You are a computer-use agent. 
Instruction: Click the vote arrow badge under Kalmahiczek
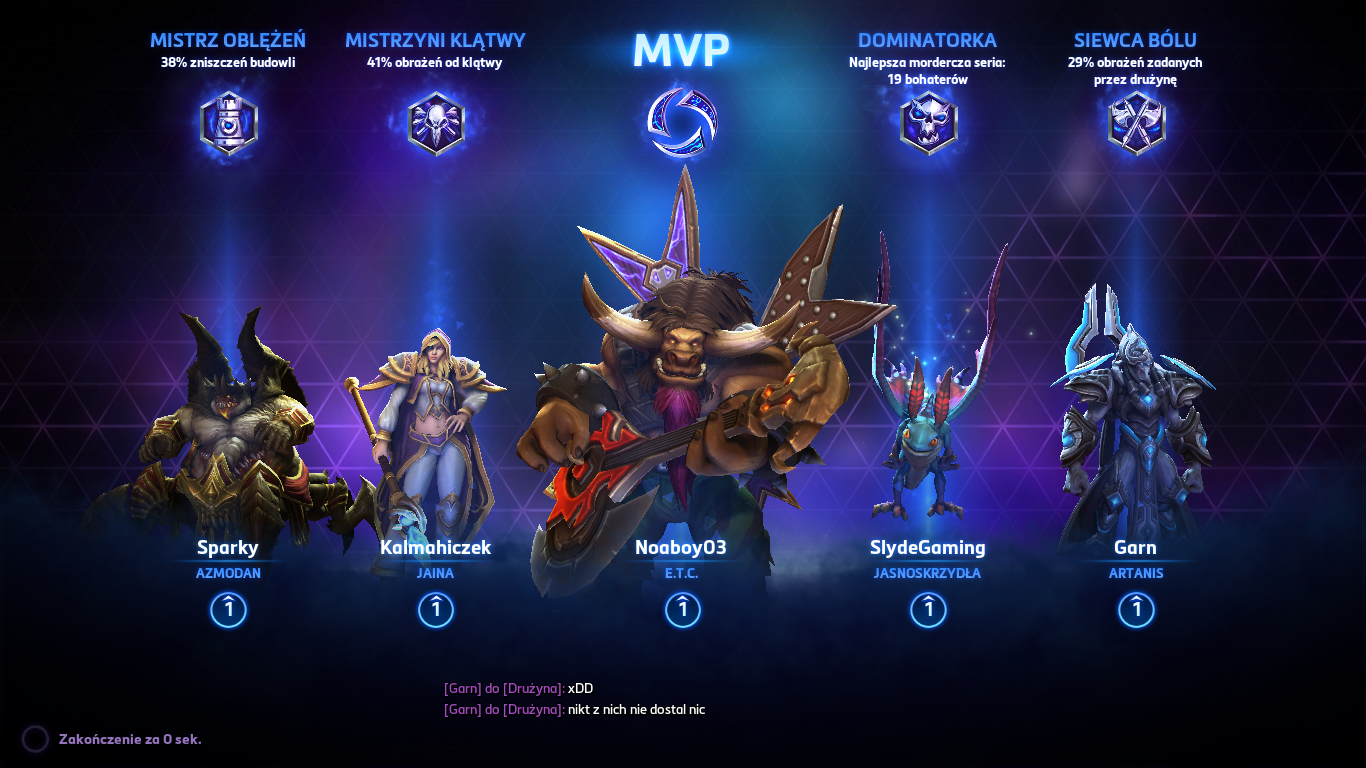[x=434, y=609]
